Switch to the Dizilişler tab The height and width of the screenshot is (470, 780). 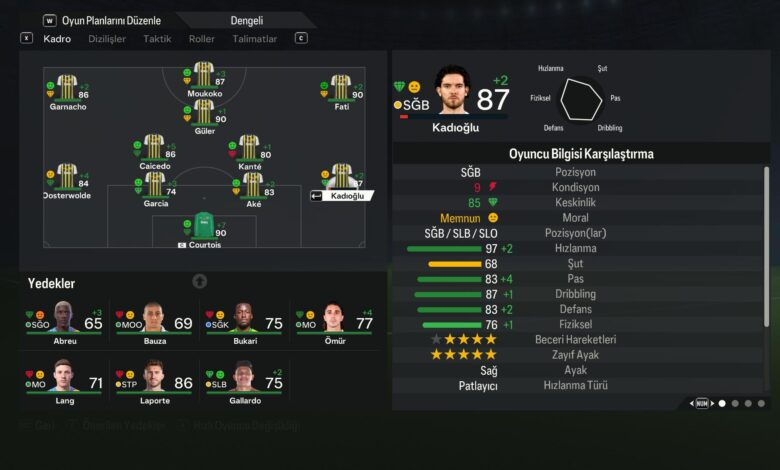(x=108, y=39)
